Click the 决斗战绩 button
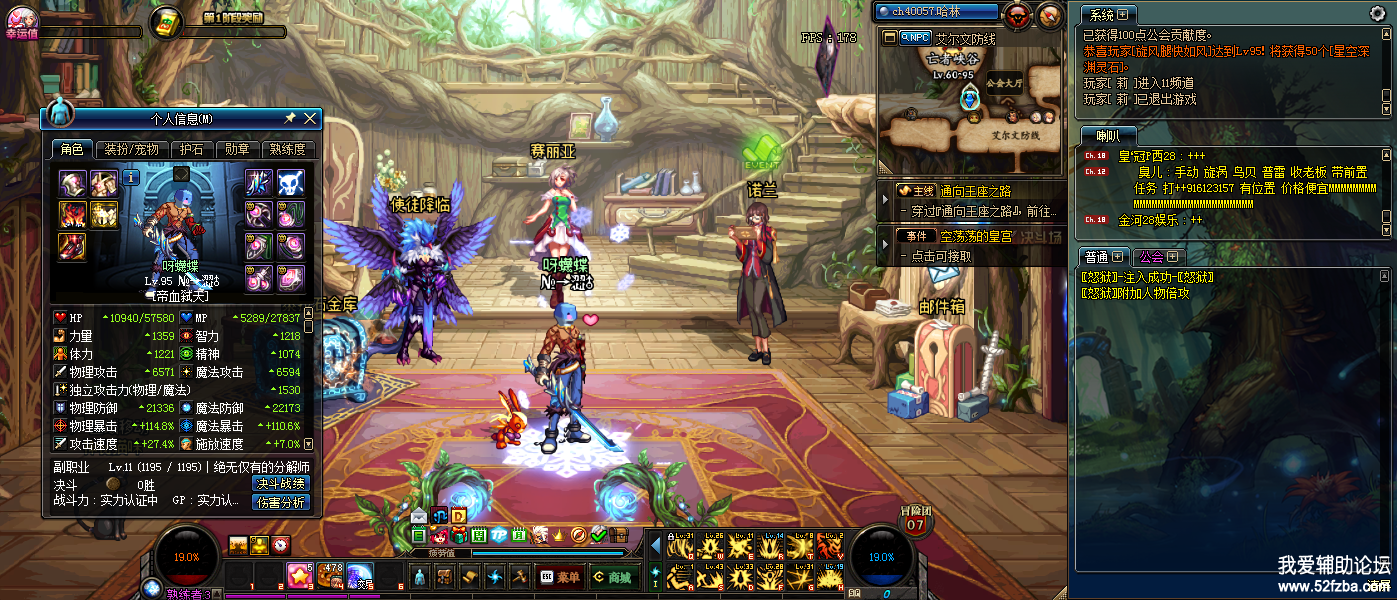Image resolution: width=1397 pixels, height=600 pixels. pyautogui.click(x=280, y=484)
